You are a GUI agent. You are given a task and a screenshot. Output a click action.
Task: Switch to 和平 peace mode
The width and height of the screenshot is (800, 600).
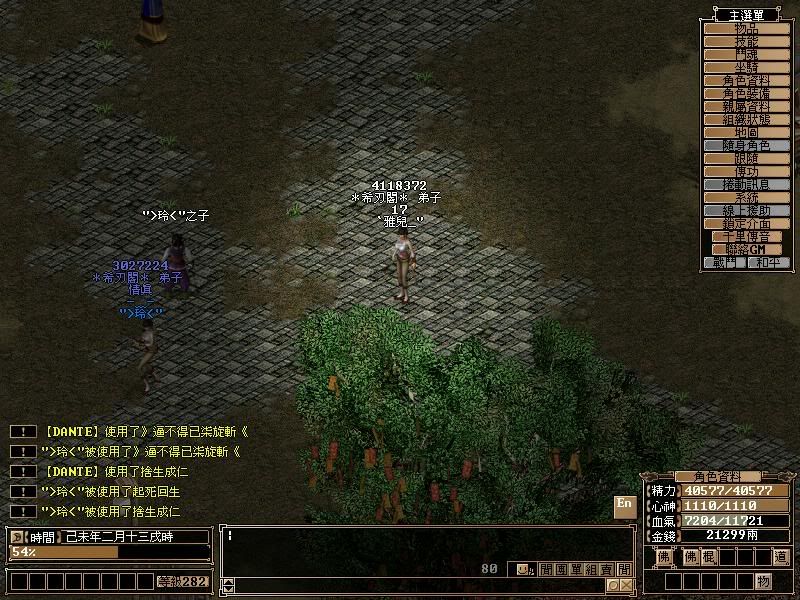(x=768, y=262)
